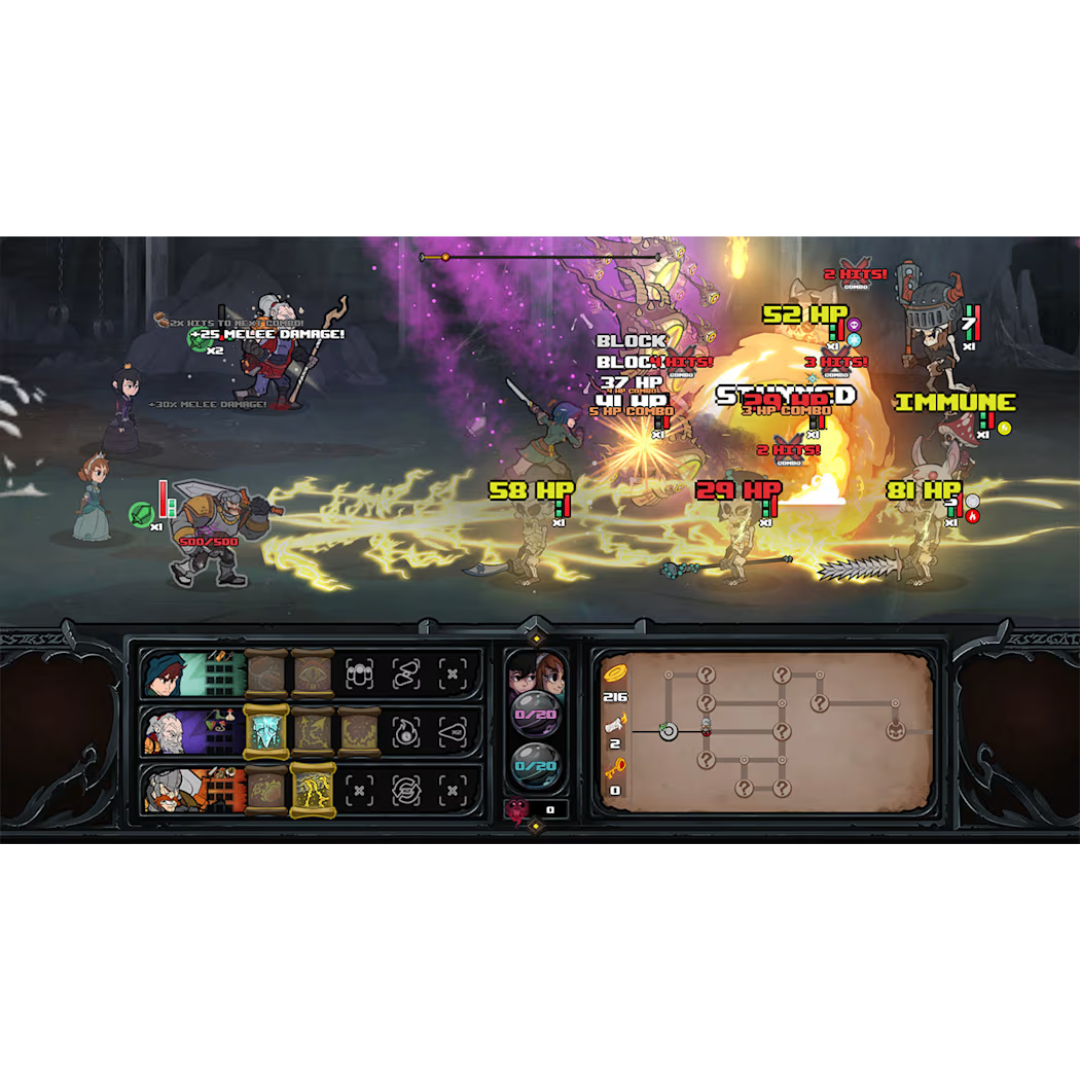
Task: Click the three figures passive slot
Action: point(359,673)
